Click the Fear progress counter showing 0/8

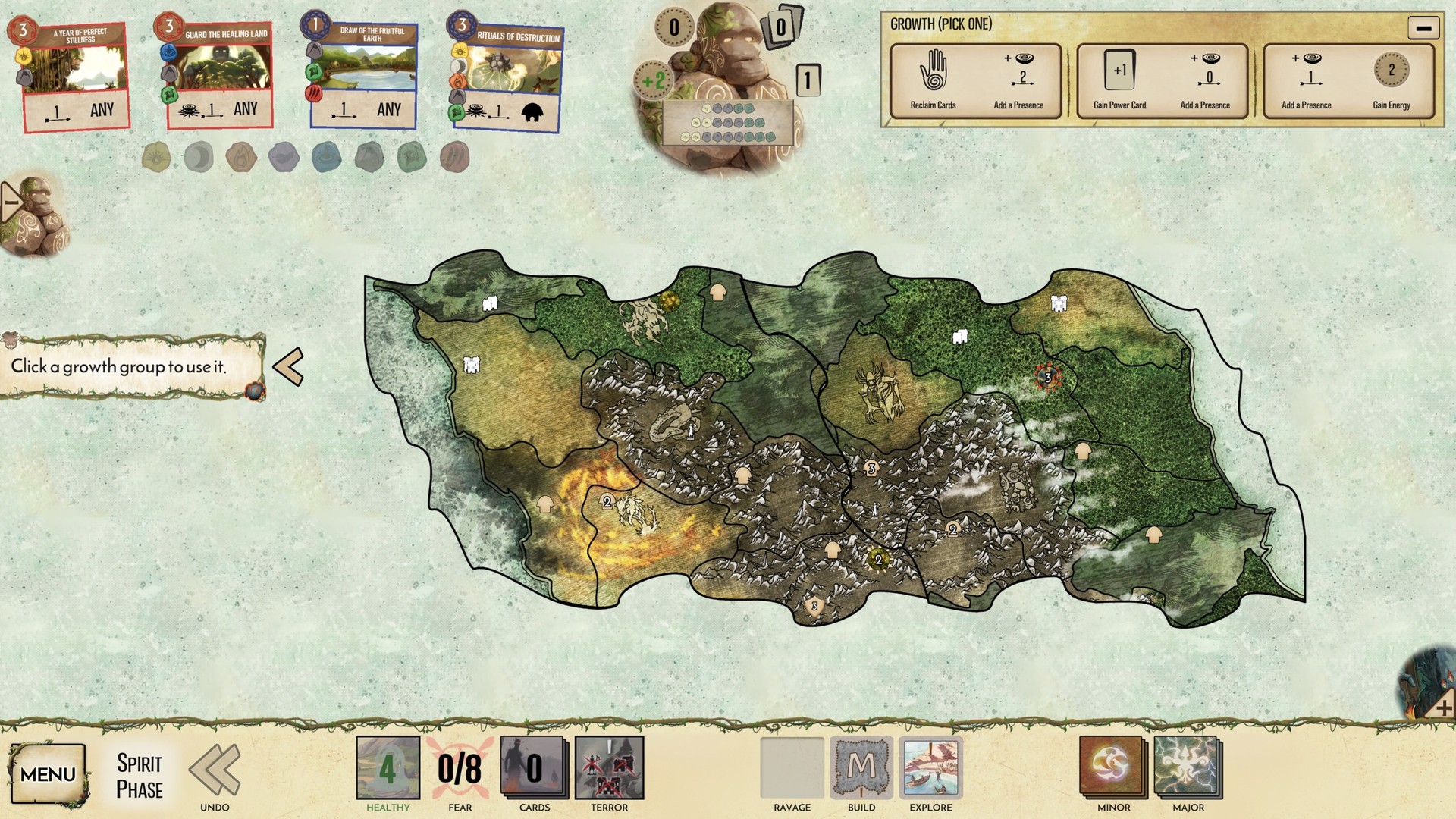459,769
